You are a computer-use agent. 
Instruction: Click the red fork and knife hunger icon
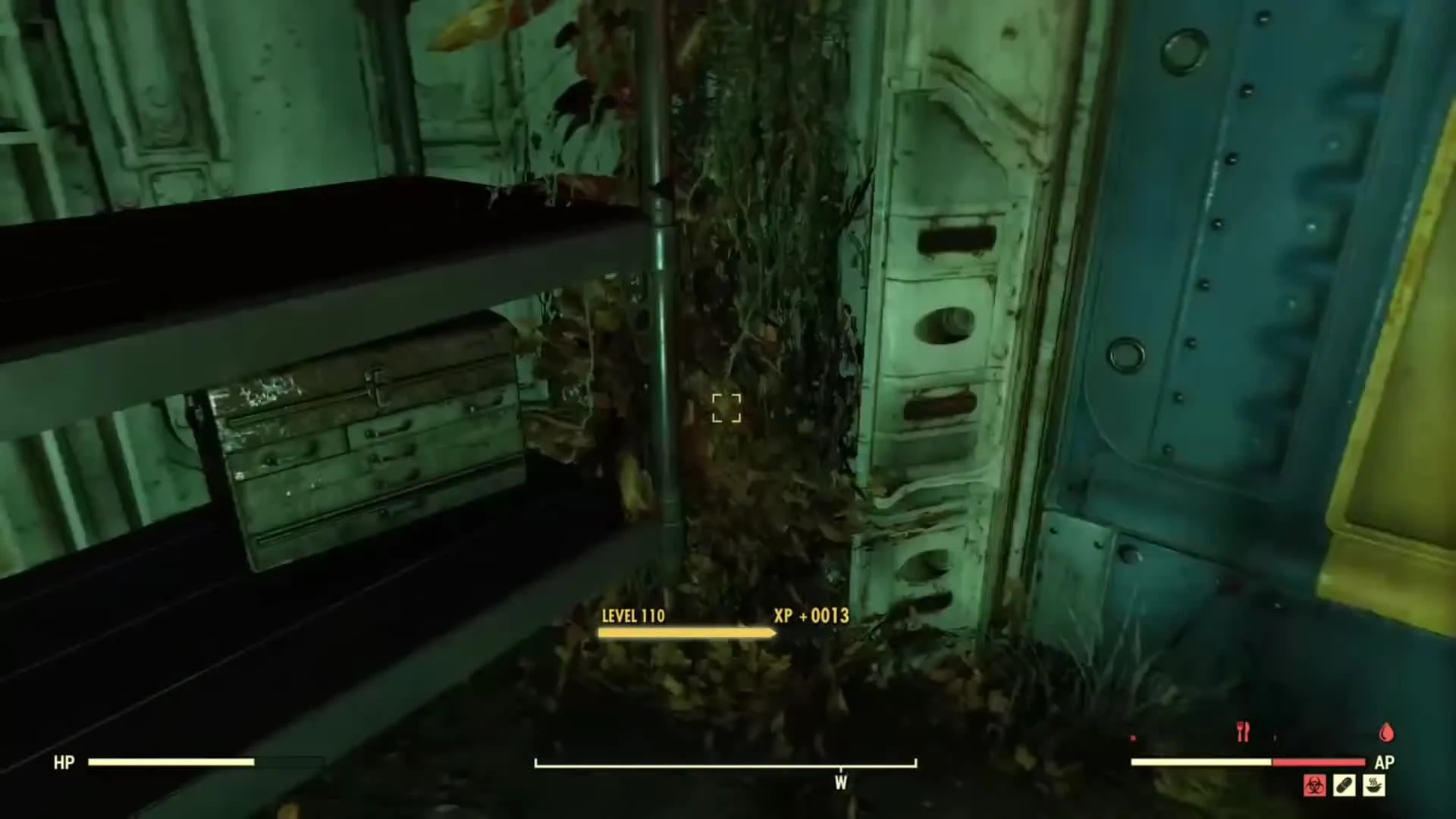point(1244,730)
